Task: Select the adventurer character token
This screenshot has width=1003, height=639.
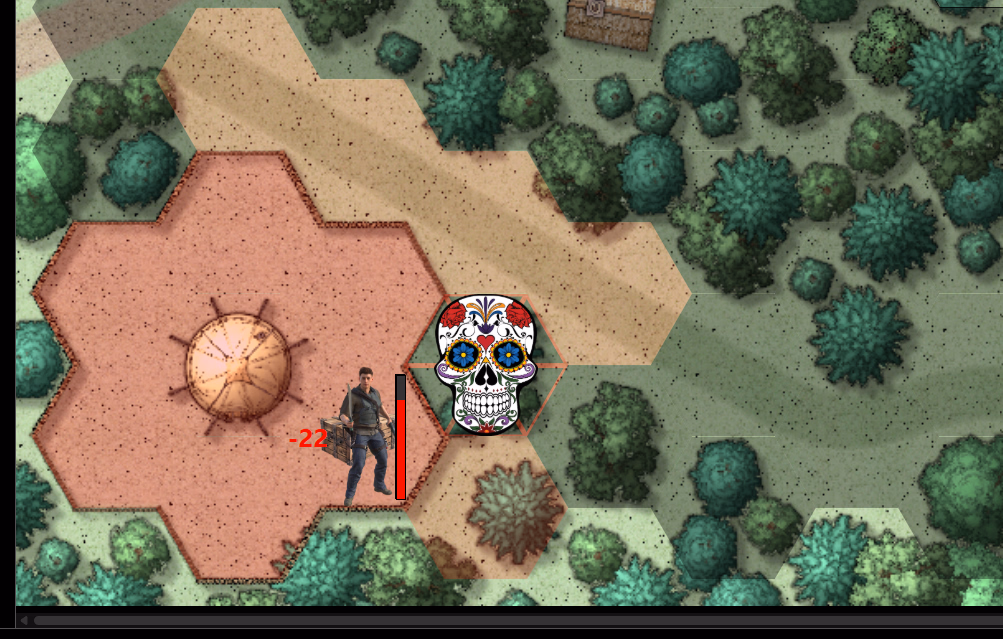Action: (x=365, y=436)
